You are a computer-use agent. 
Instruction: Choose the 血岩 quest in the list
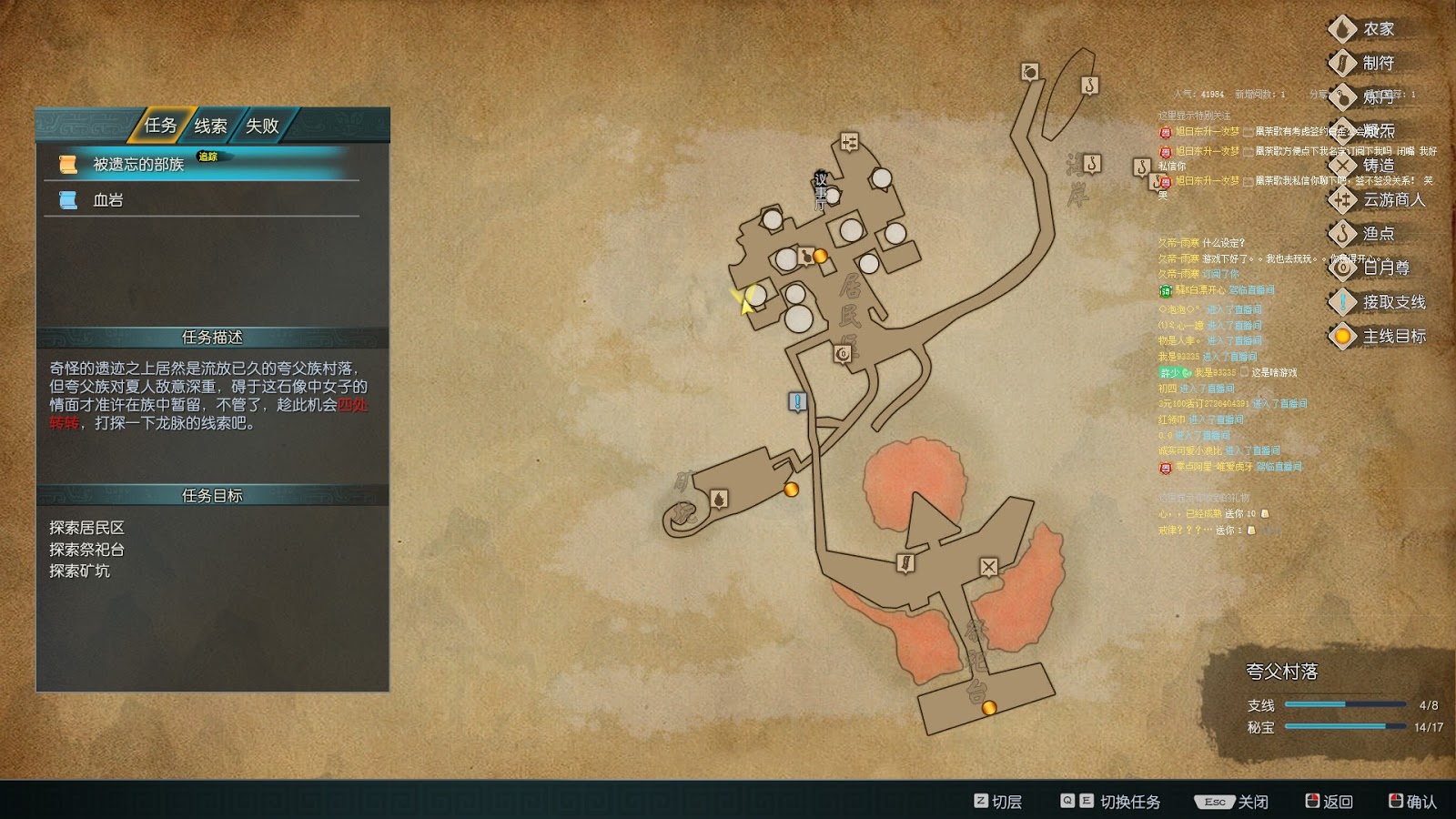pos(107,200)
